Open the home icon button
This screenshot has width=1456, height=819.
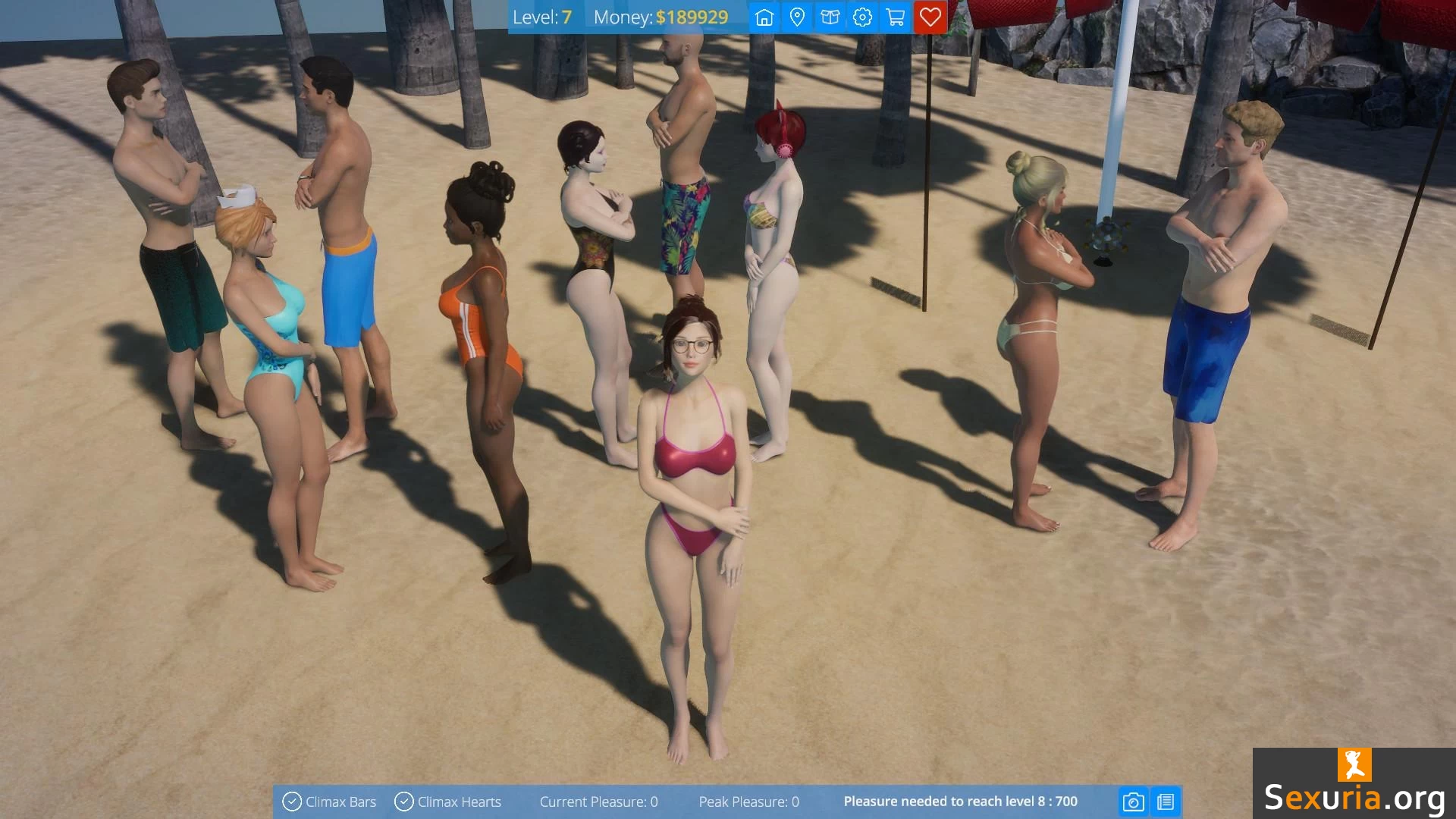tap(764, 17)
